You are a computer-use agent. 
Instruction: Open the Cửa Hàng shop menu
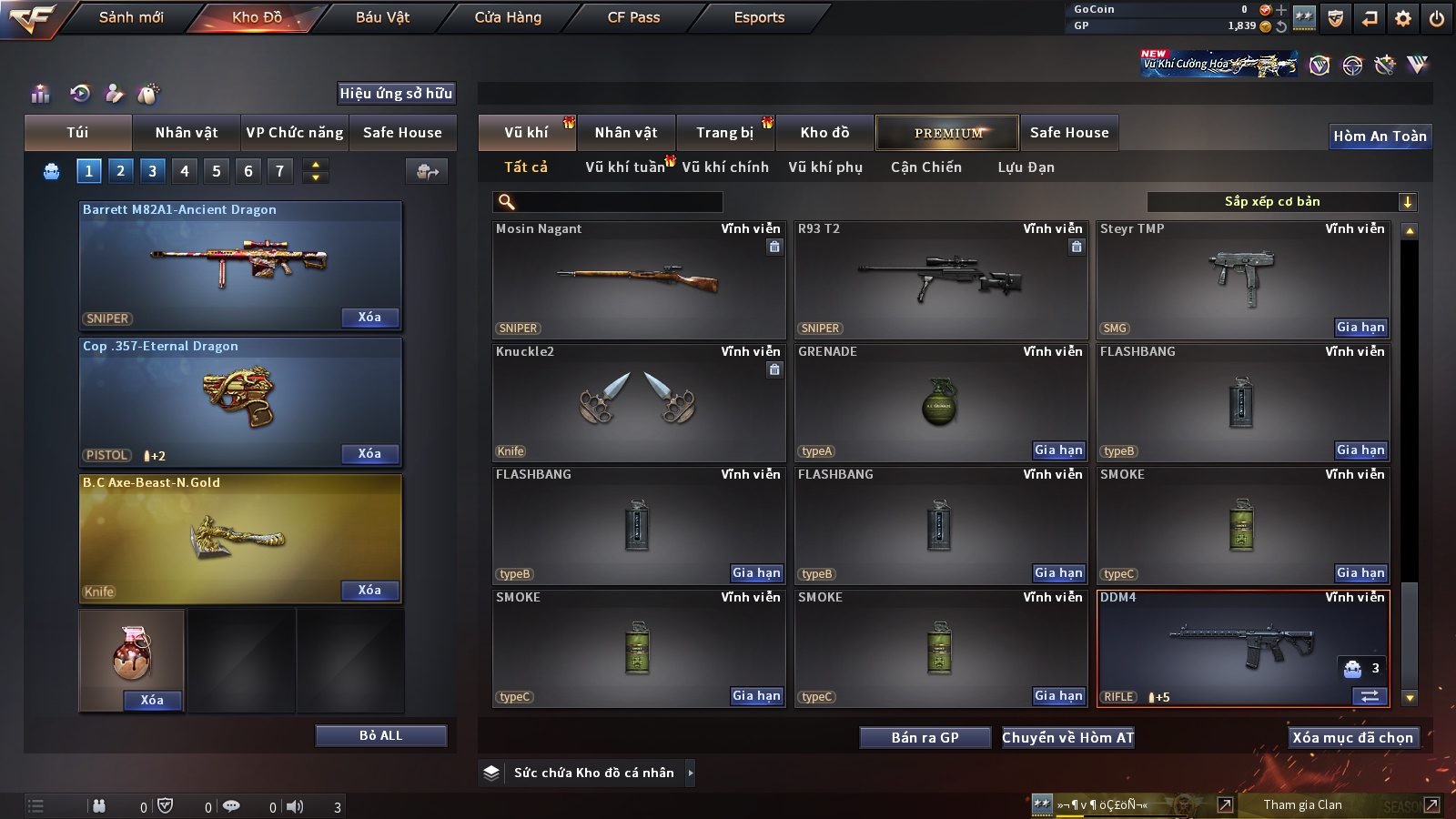(x=508, y=17)
